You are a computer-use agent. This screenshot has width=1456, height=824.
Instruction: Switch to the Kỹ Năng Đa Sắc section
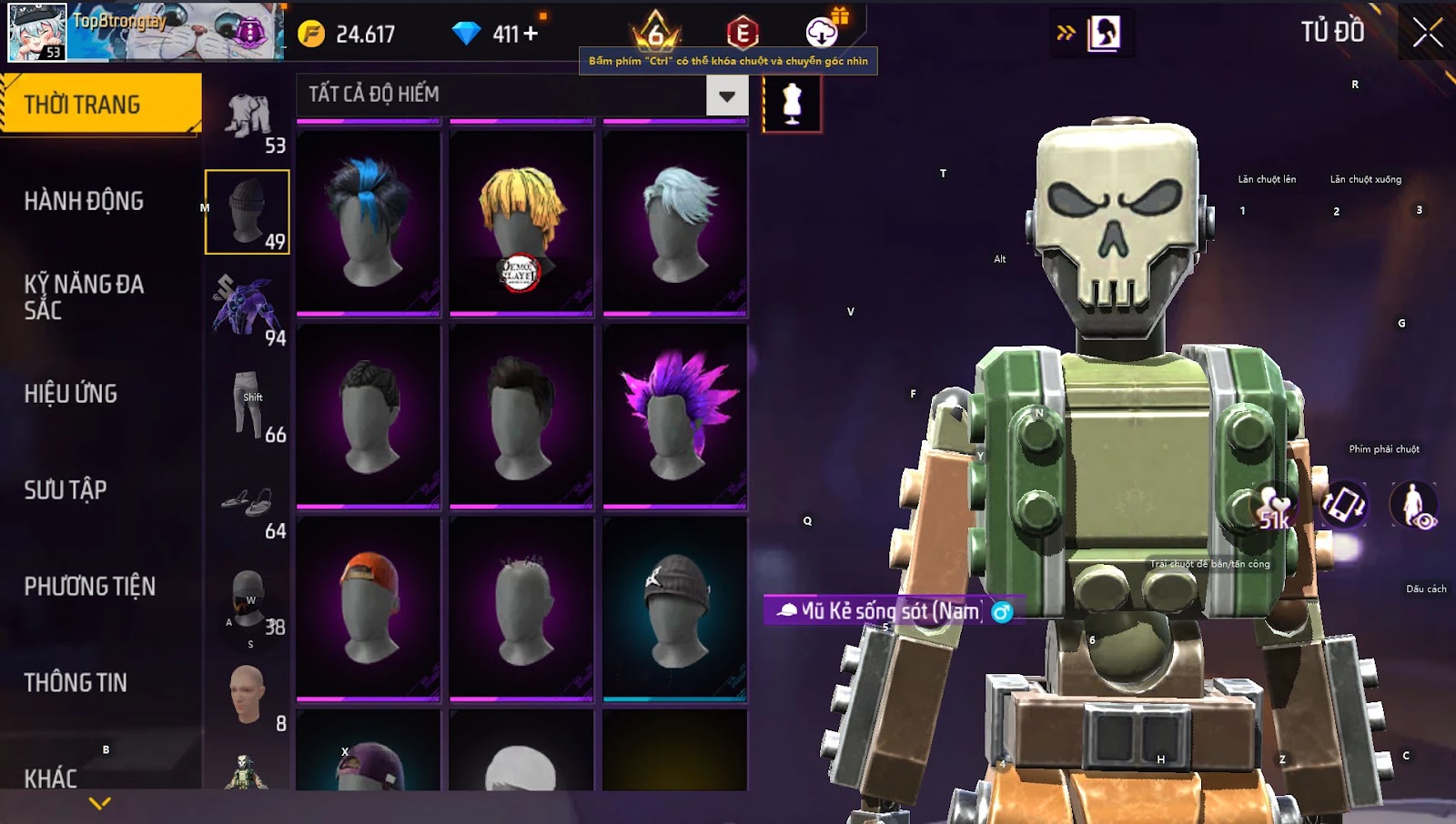84,296
